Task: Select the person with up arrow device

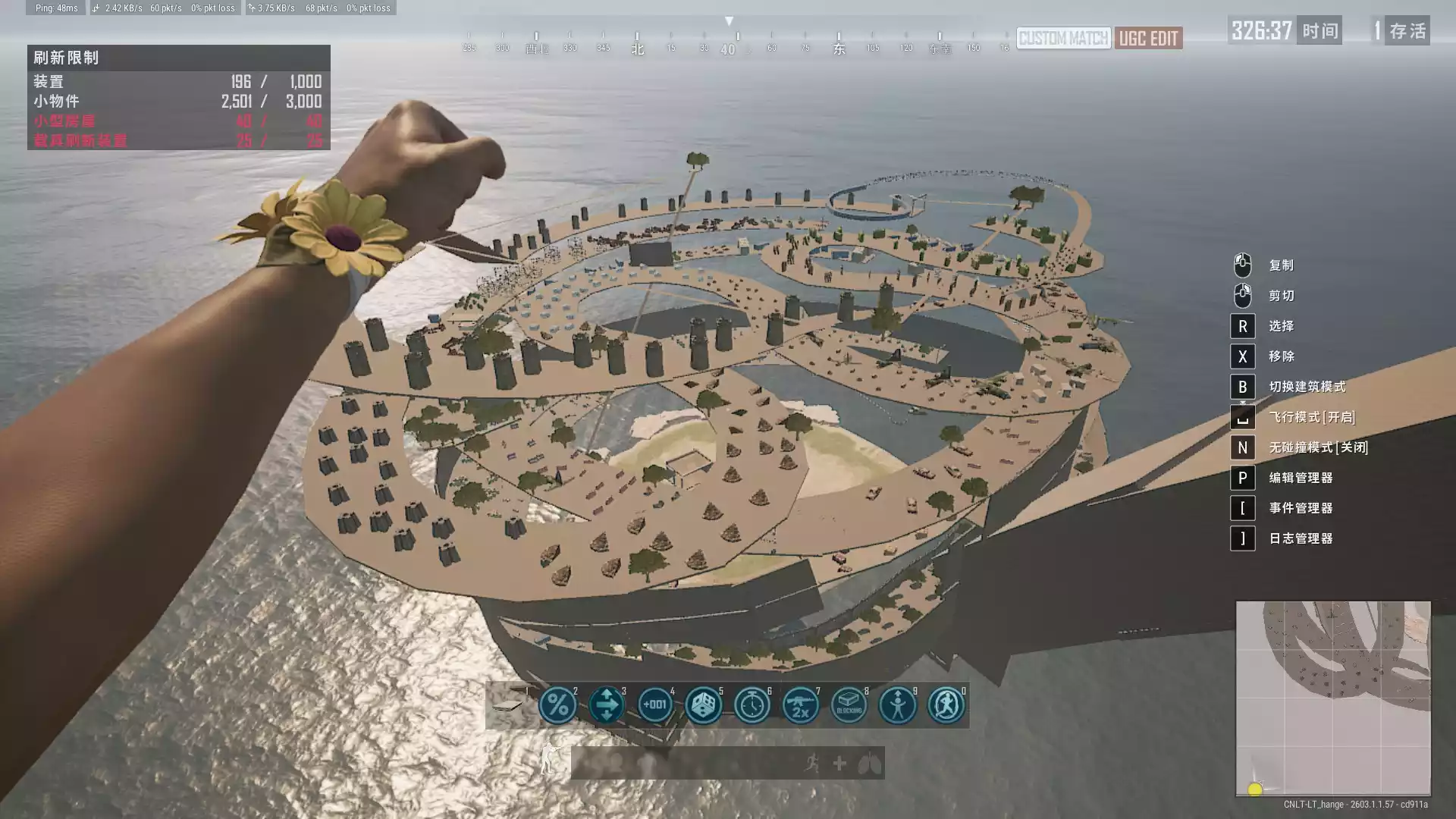Action: pyautogui.click(x=898, y=705)
